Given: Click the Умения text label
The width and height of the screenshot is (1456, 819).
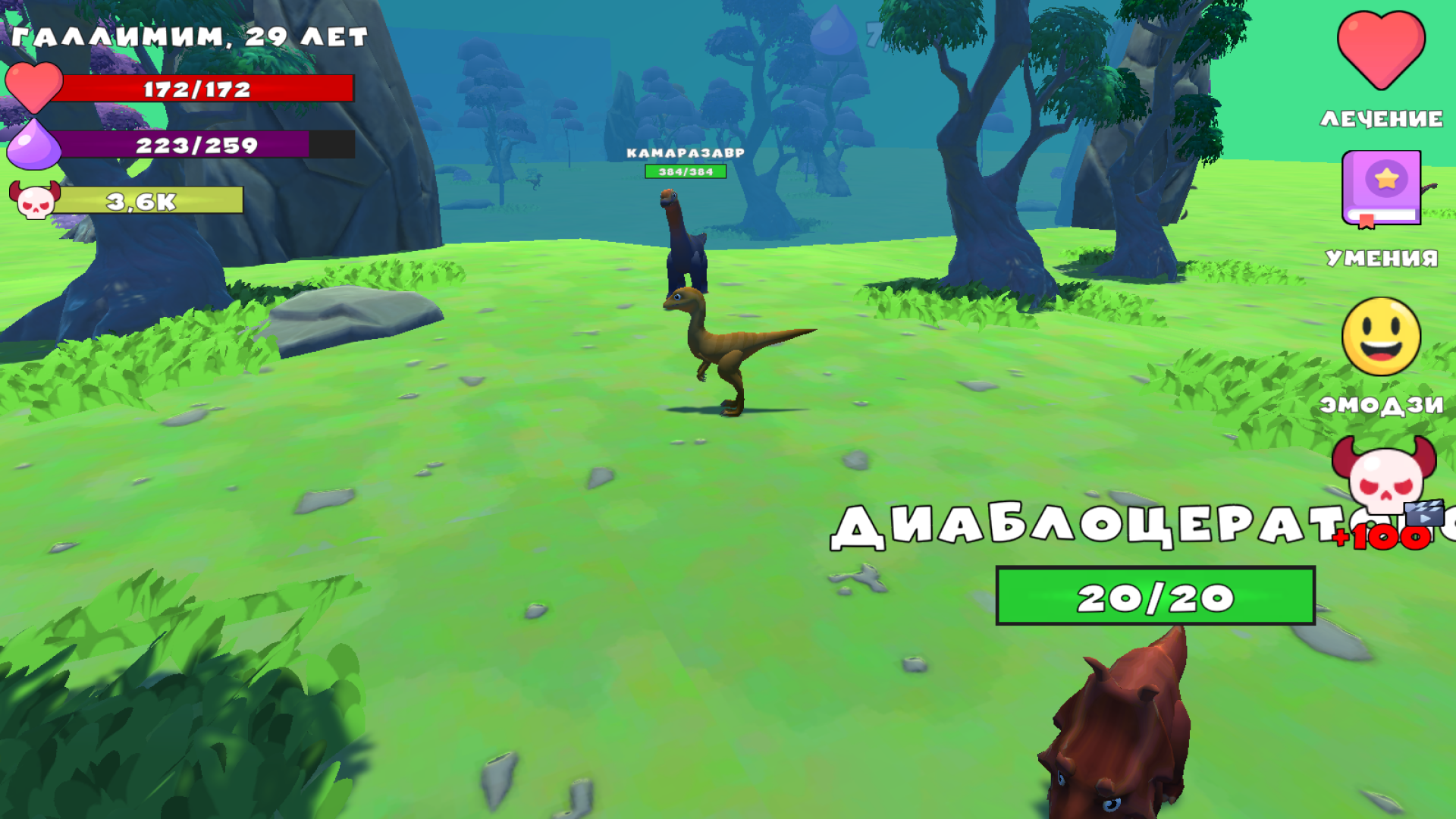Looking at the screenshot, I should (1381, 259).
